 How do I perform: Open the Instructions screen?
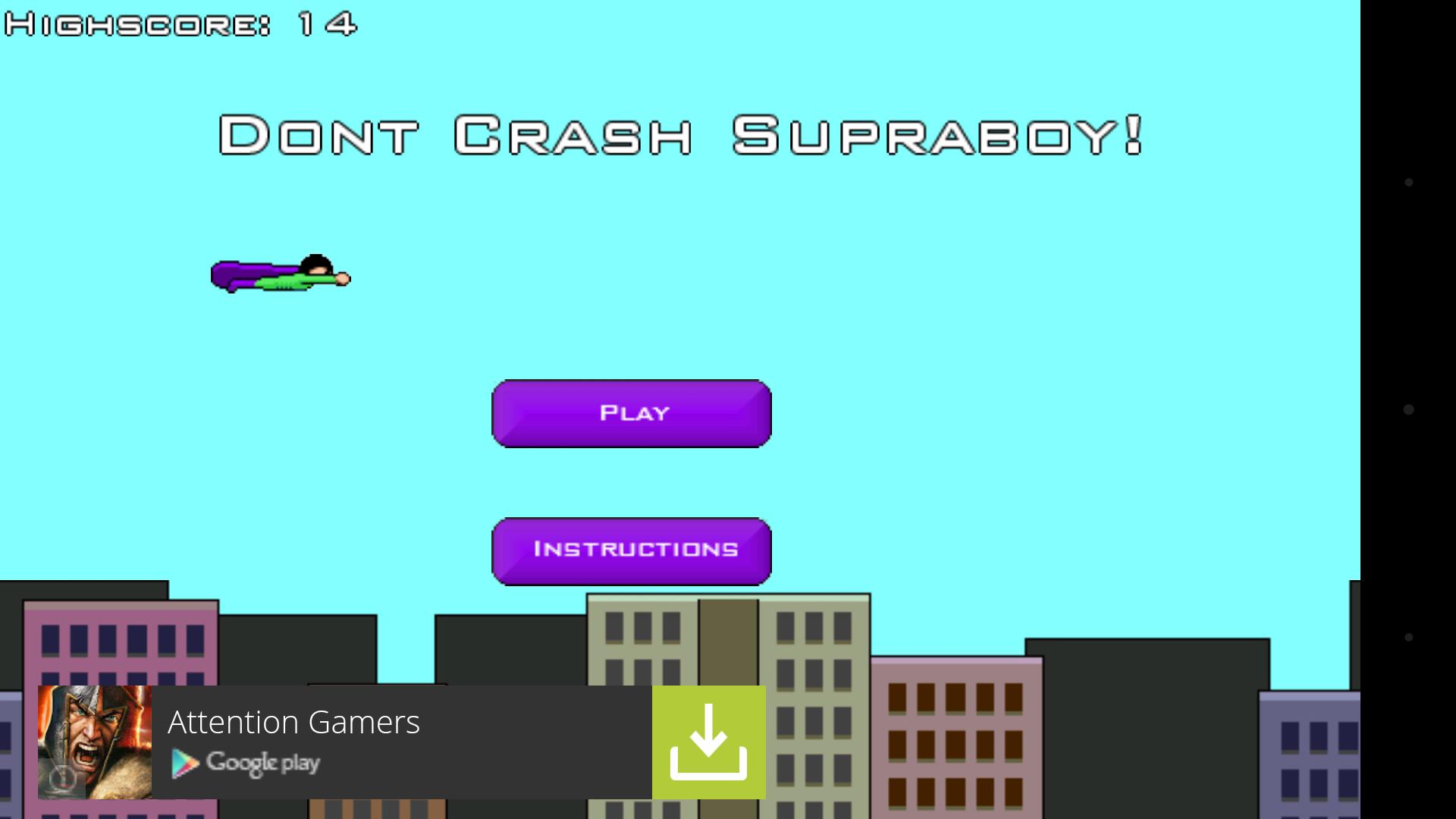click(x=632, y=551)
